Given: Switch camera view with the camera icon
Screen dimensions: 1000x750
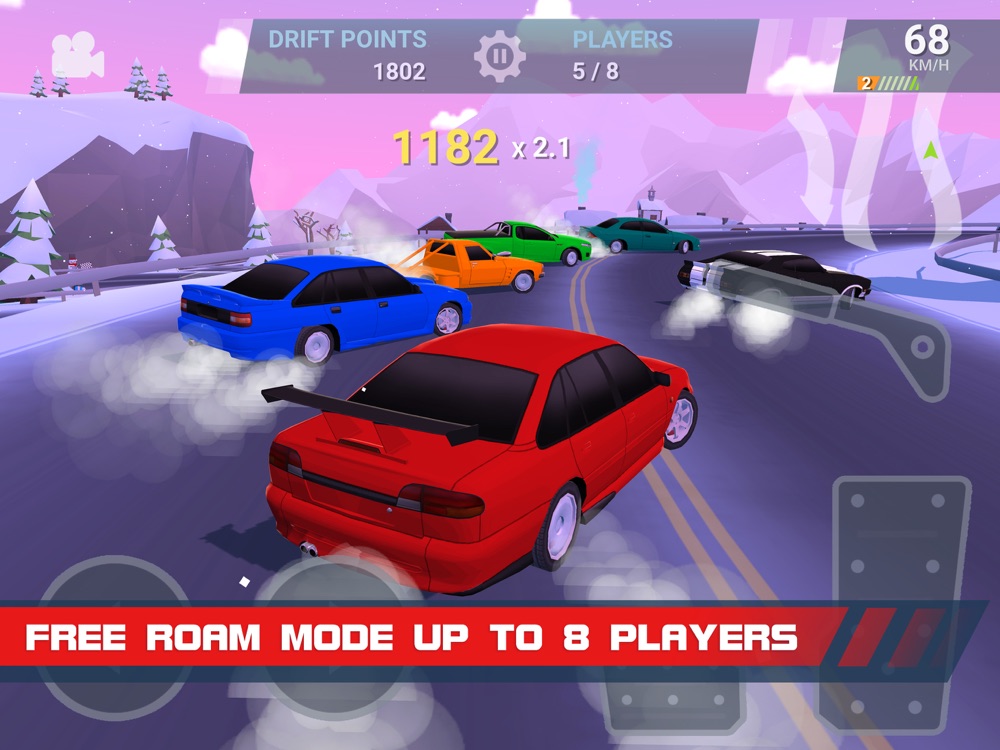Looking at the screenshot, I should point(77,55).
